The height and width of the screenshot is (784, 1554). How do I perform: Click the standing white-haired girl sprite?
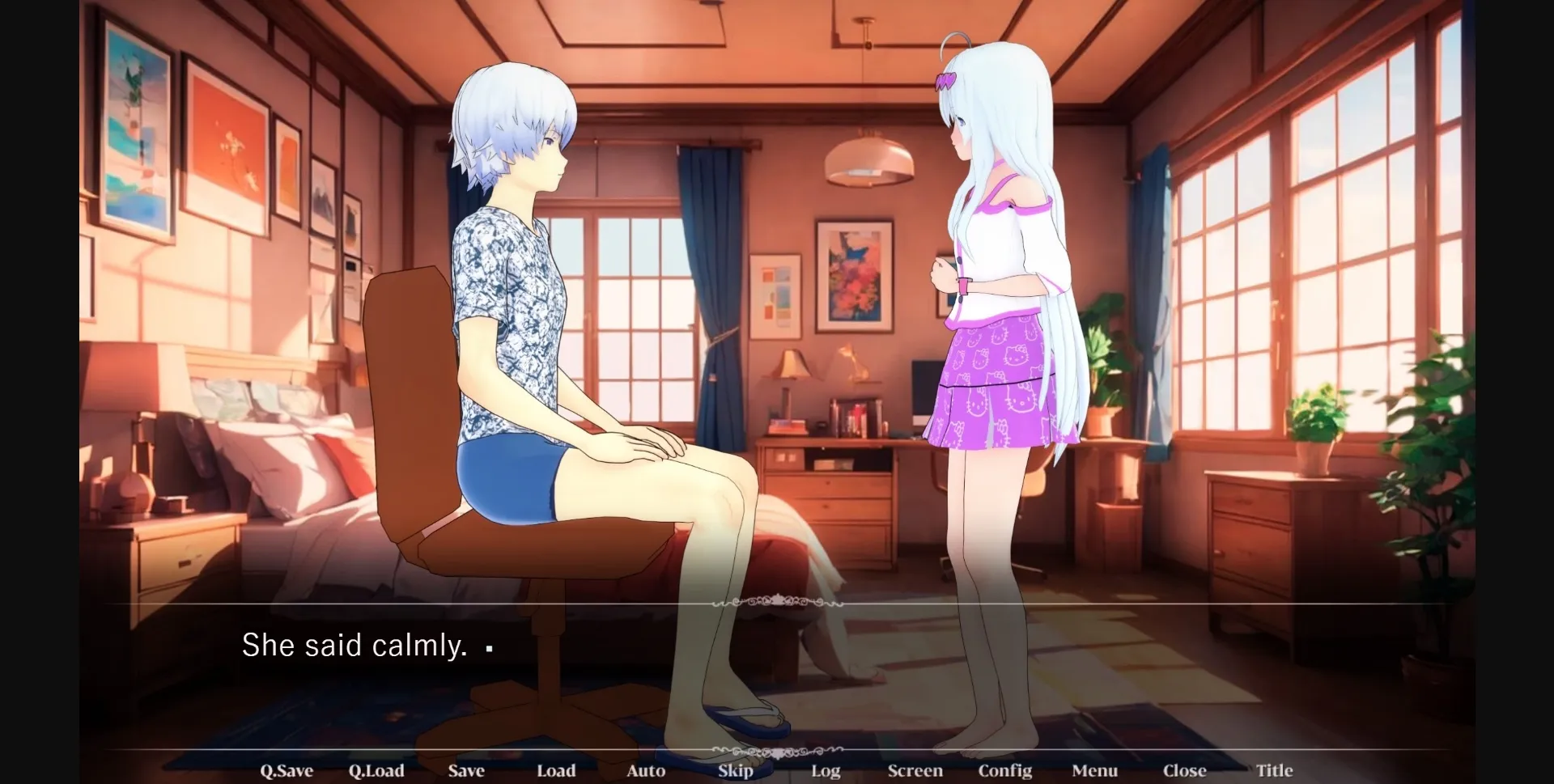[996, 324]
